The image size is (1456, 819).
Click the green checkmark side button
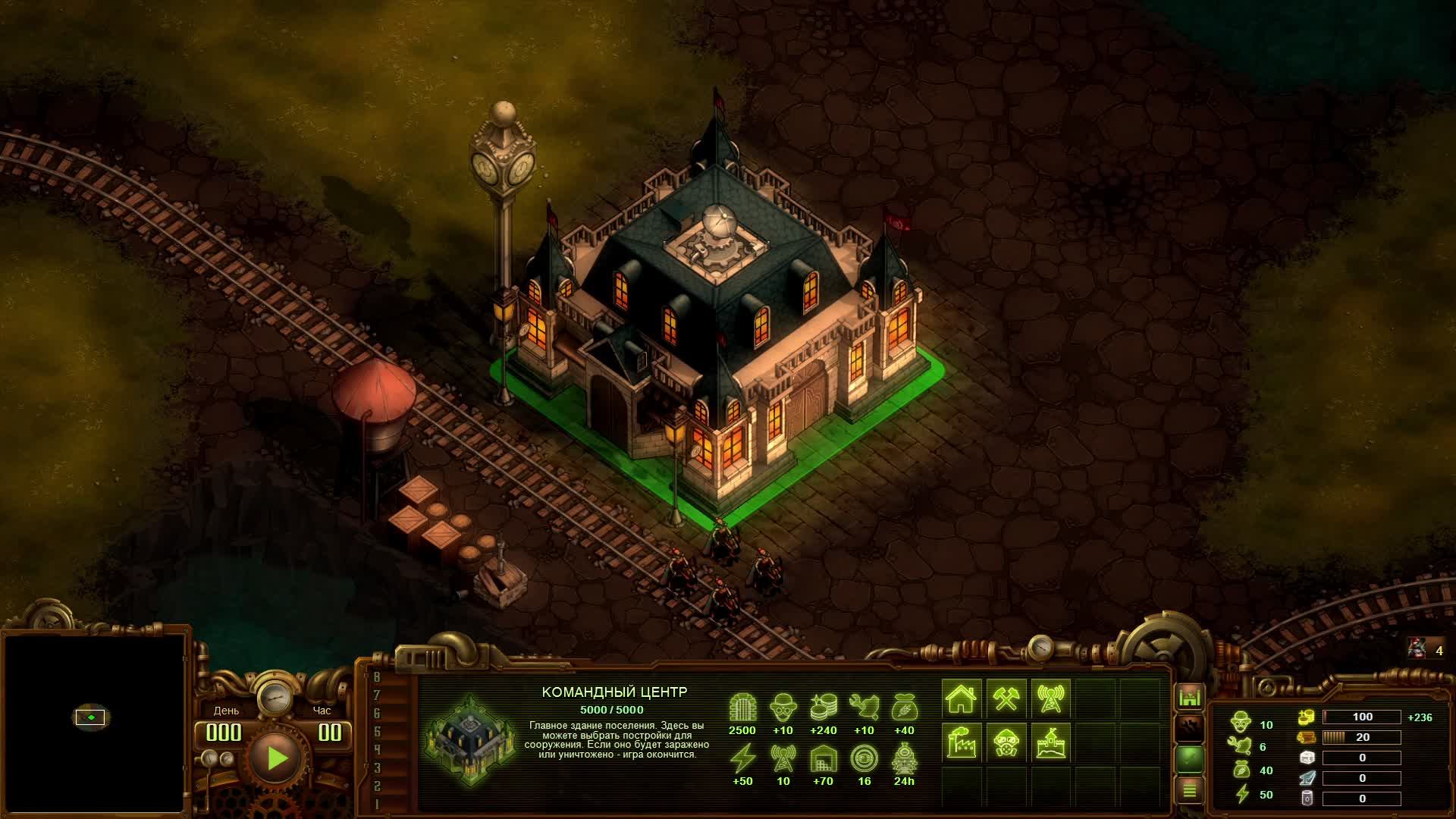pyautogui.click(x=1189, y=758)
